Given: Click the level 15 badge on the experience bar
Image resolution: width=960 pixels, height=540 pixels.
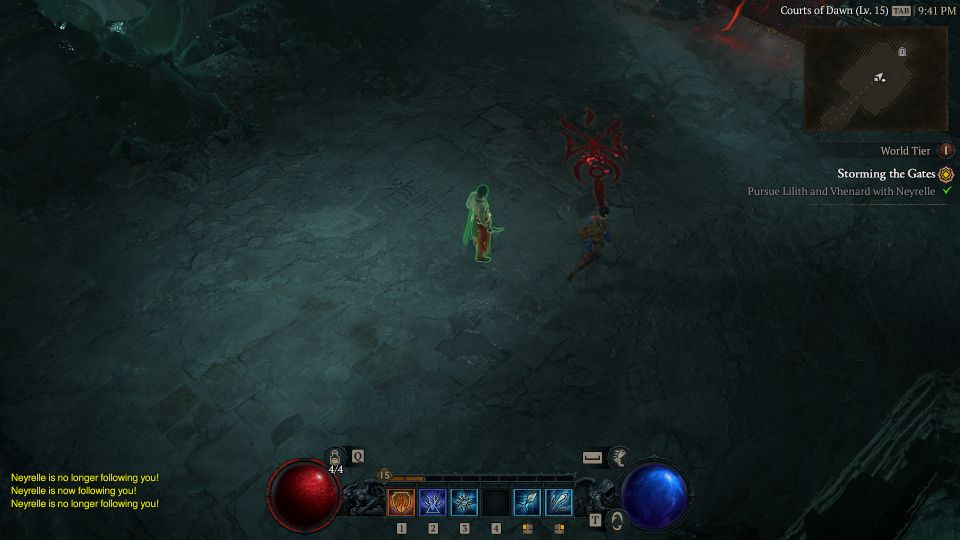Looking at the screenshot, I should (x=384, y=476).
